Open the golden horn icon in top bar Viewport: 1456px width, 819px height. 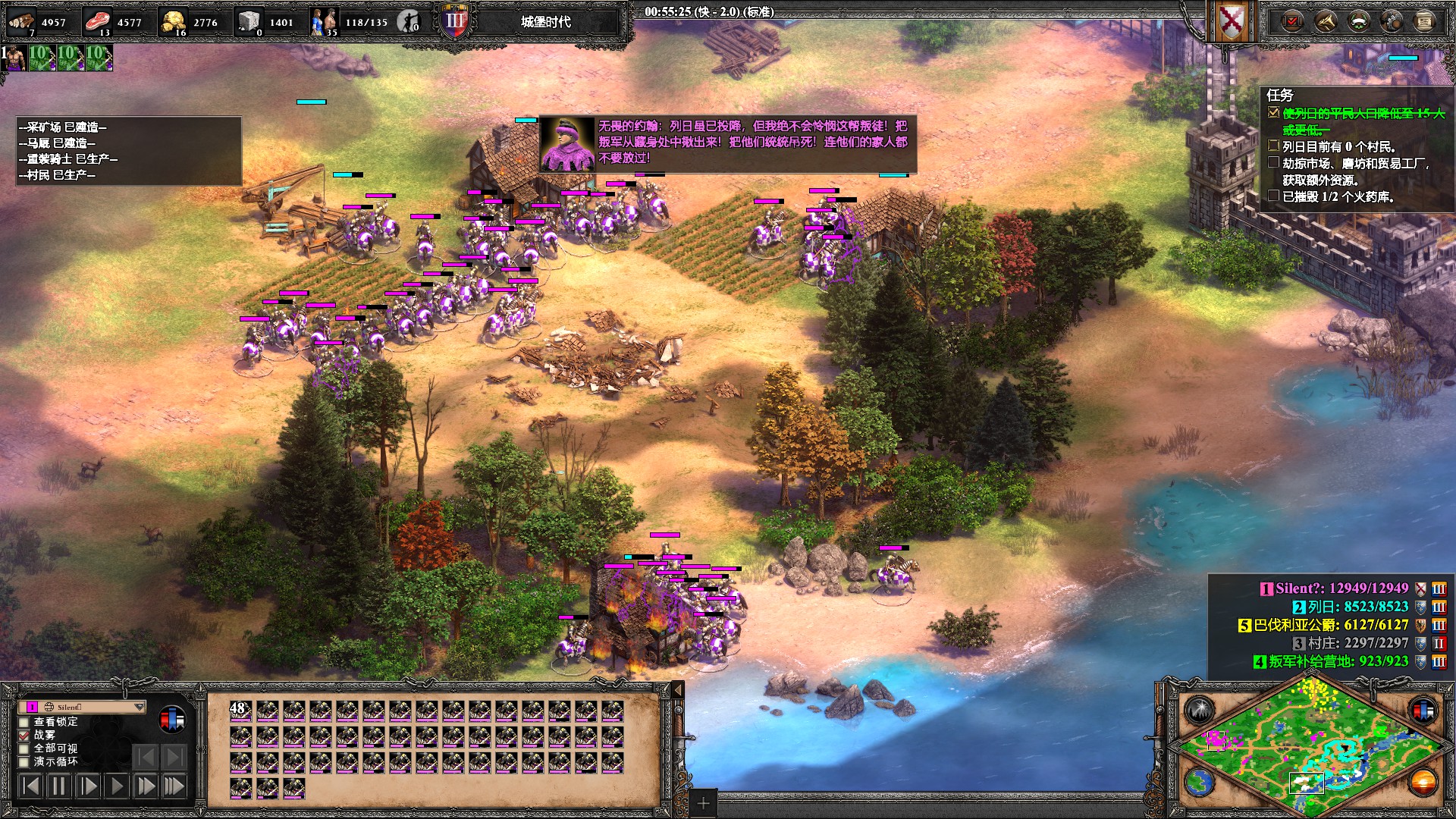(1326, 21)
